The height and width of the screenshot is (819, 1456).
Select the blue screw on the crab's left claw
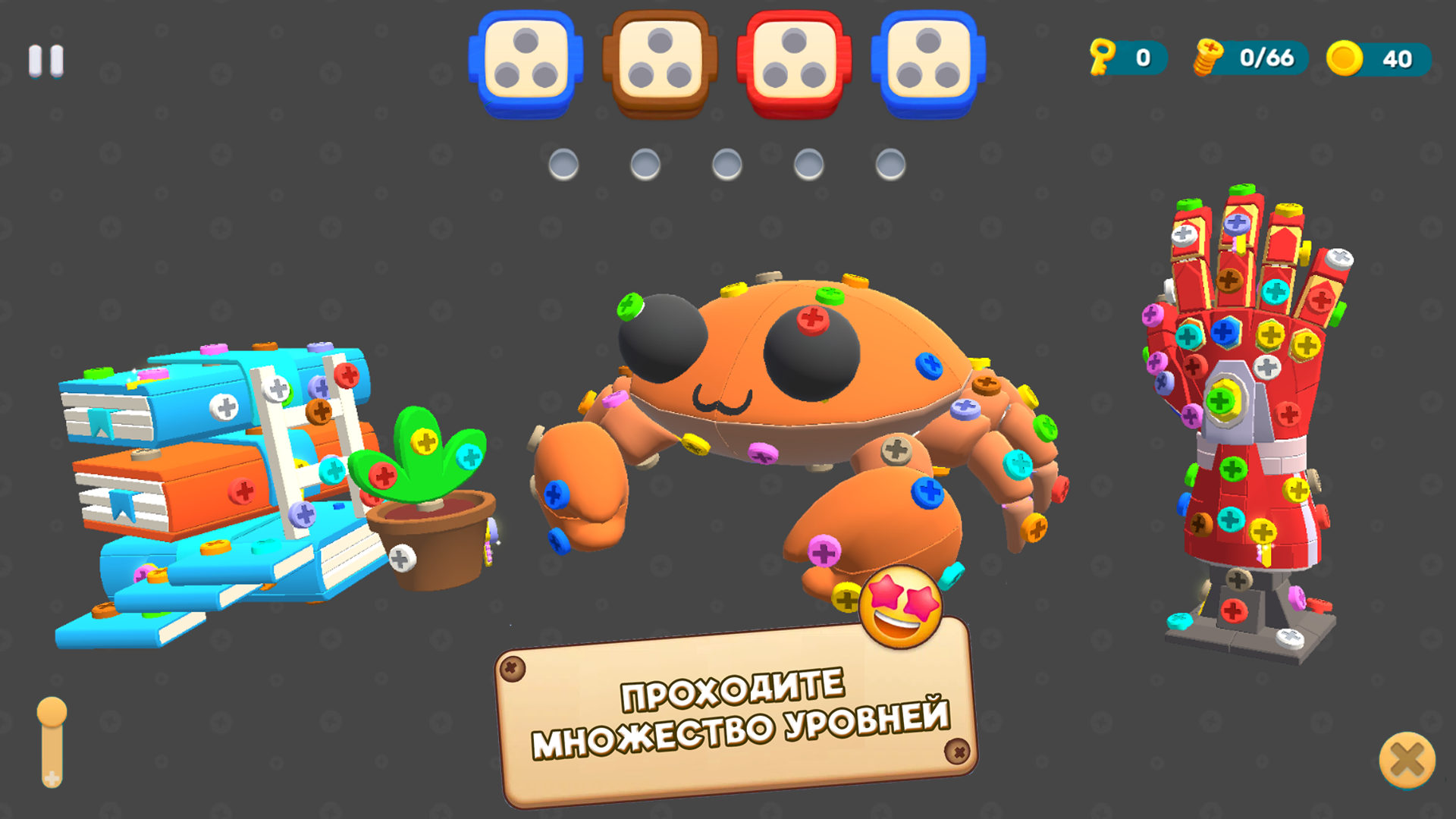pyautogui.click(x=557, y=494)
